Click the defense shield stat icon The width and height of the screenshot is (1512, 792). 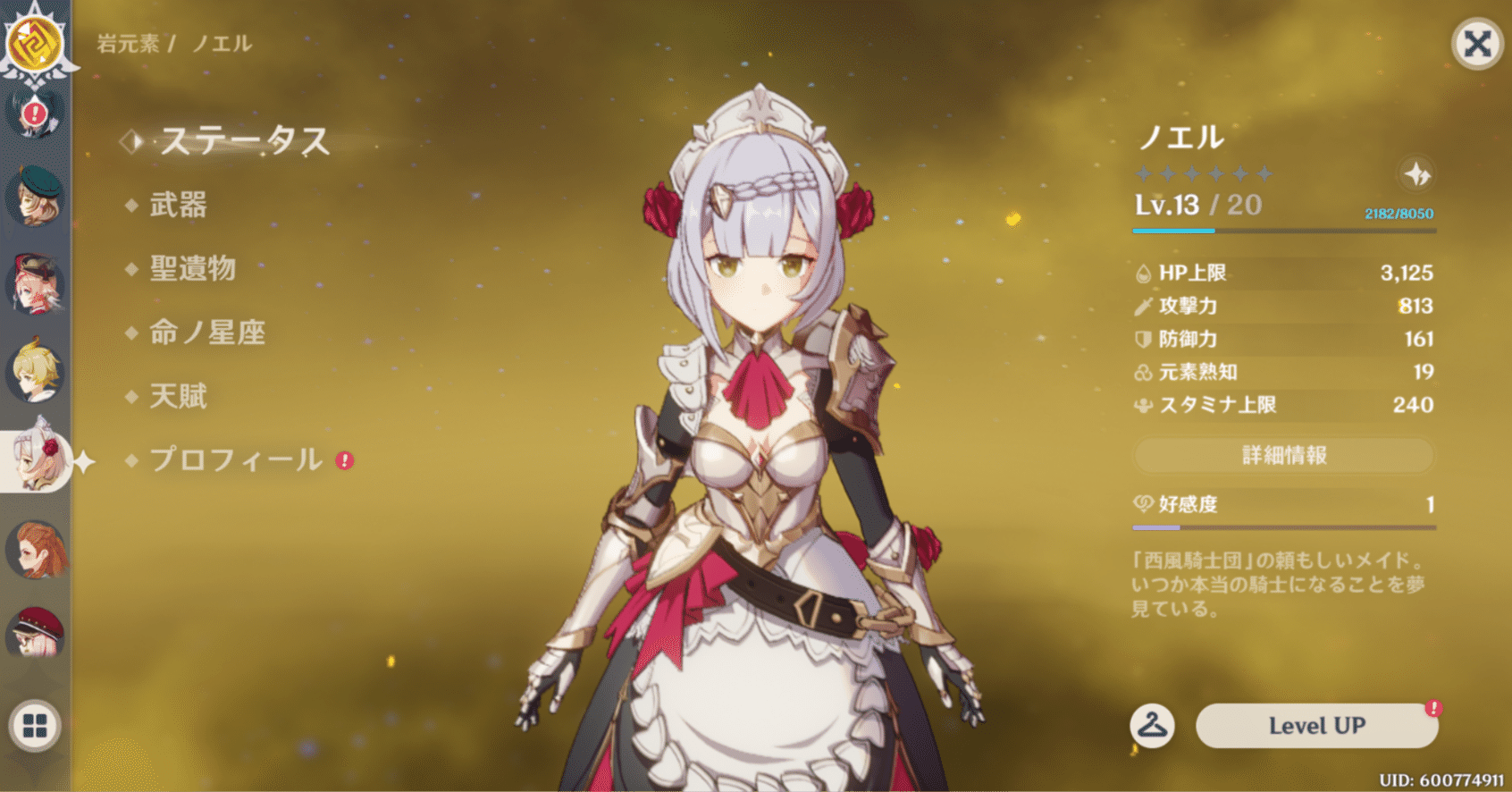1146,339
